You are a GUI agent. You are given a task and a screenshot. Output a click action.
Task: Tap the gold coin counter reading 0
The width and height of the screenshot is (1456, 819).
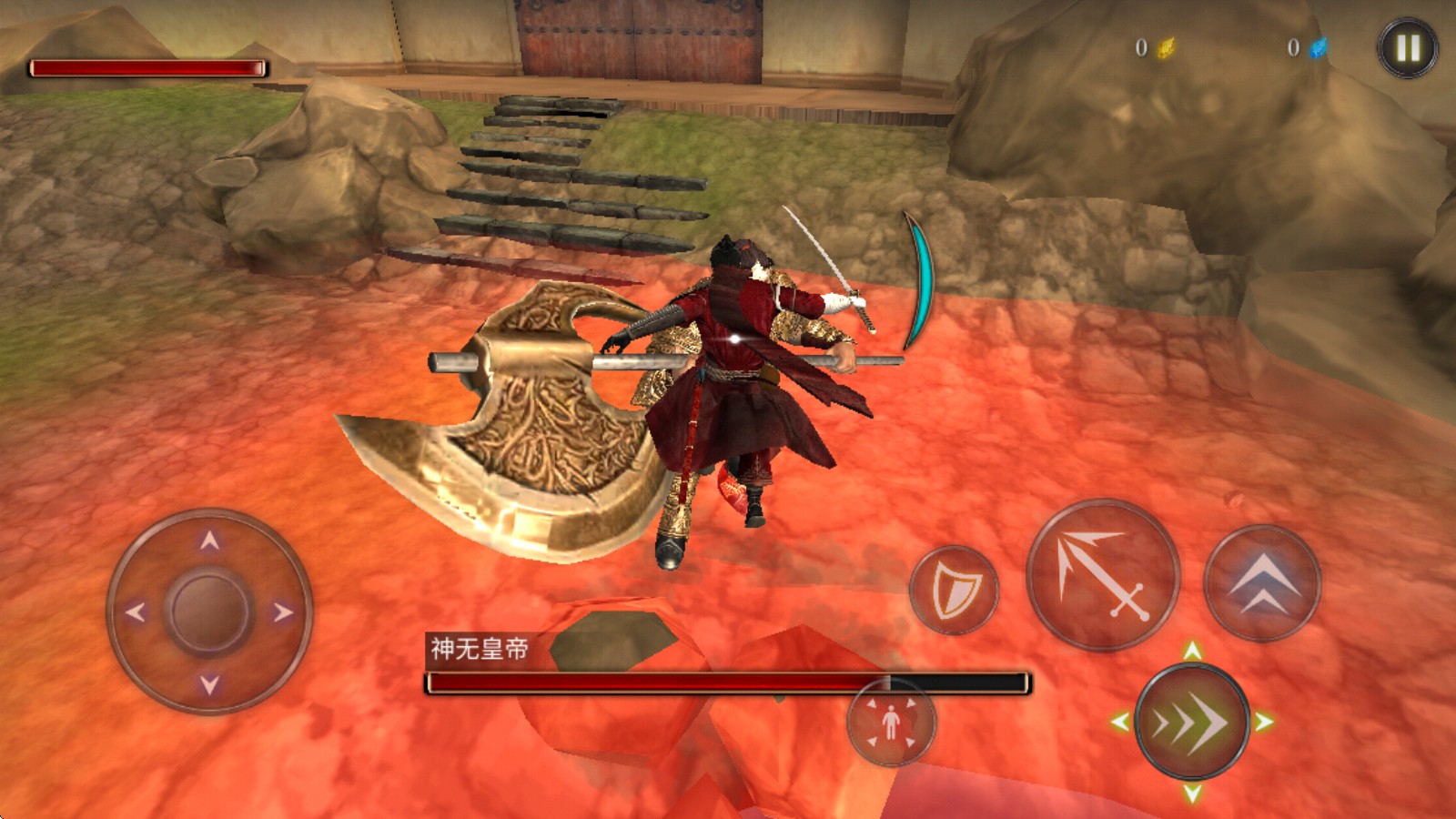(1141, 47)
